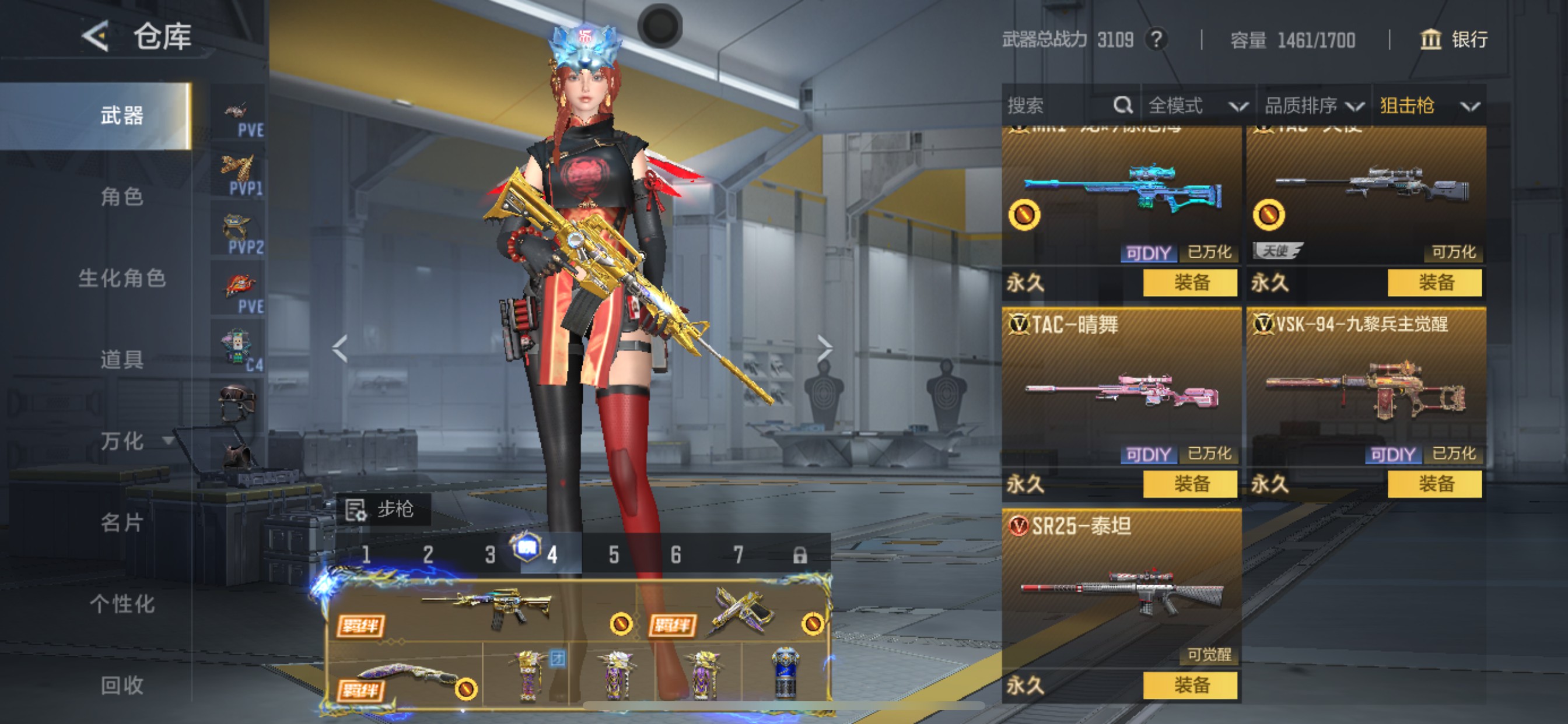1568x724 pixels.
Task: Go back from the 仓库 warehouse screen
Action: point(96,37)
